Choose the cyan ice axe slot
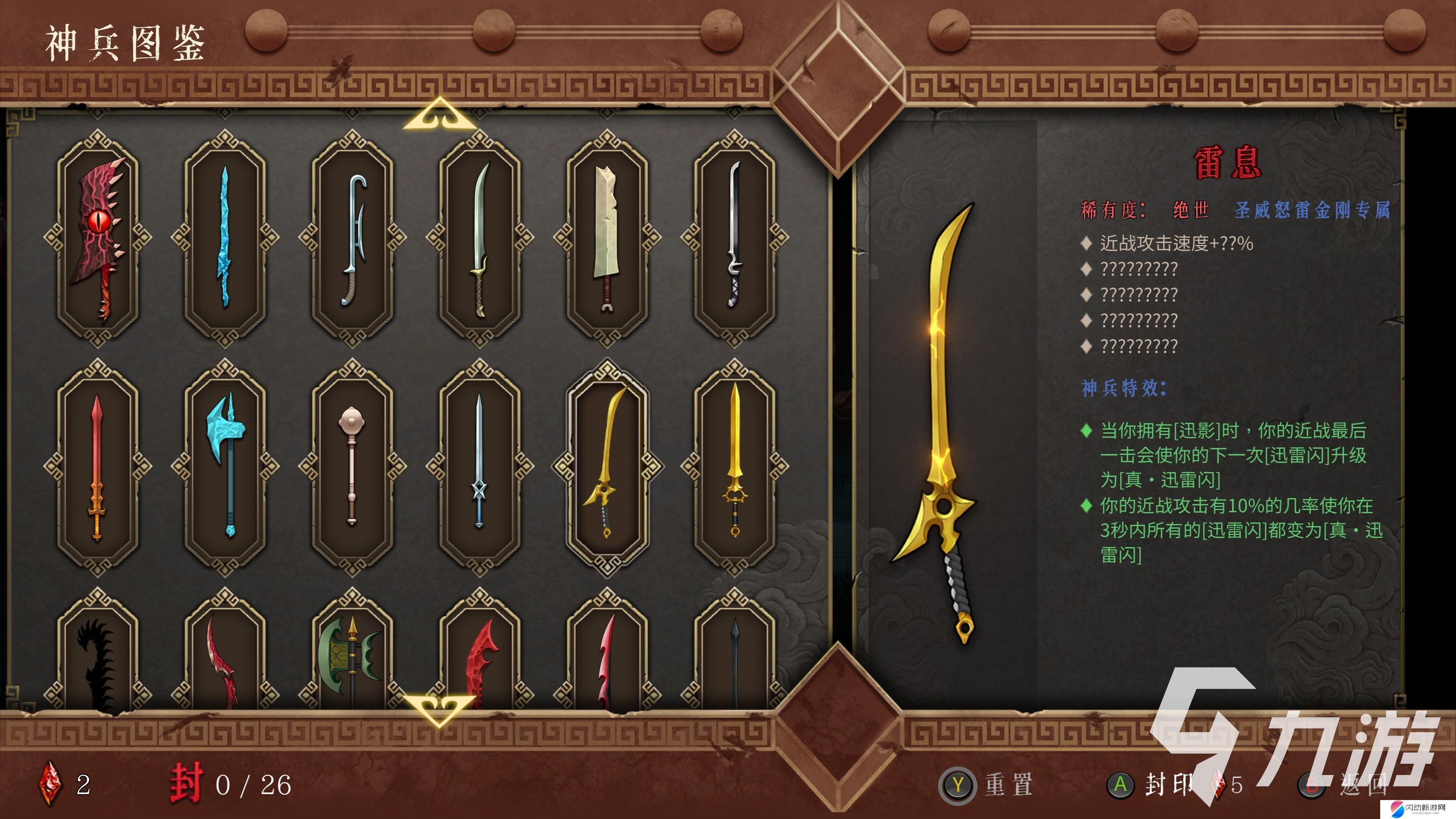The height and width of the screenshot is (819, 1456). click(225, 467)
